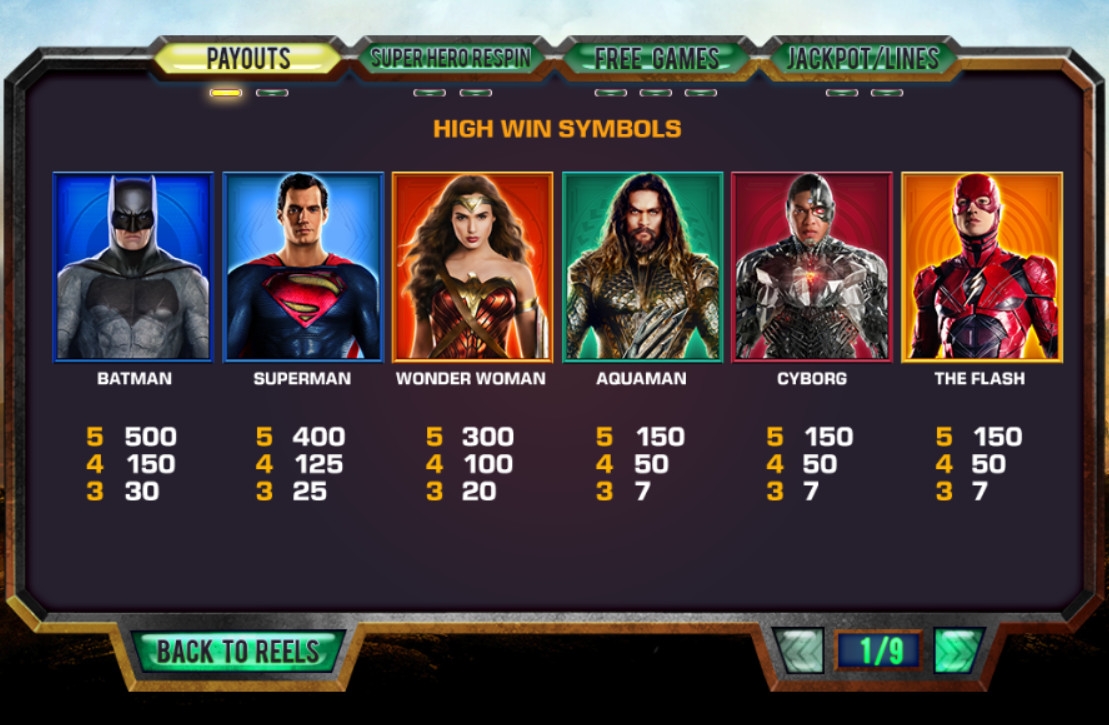Show the Free Games tab
The height and width of the screenshot is (725, 1109).
click(656, 58)
